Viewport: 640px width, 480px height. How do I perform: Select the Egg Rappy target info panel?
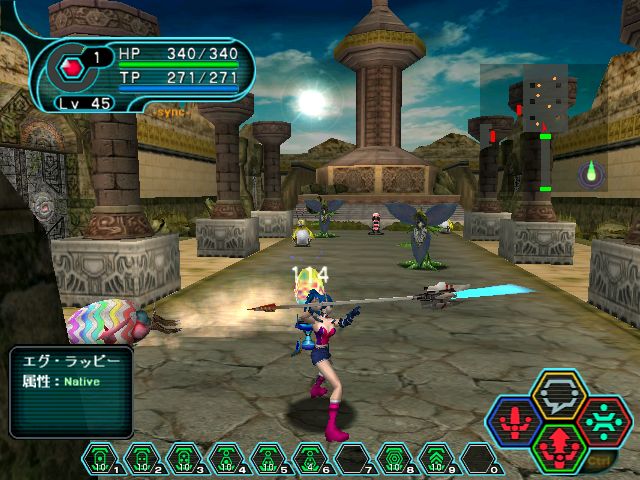pos(72,391)
